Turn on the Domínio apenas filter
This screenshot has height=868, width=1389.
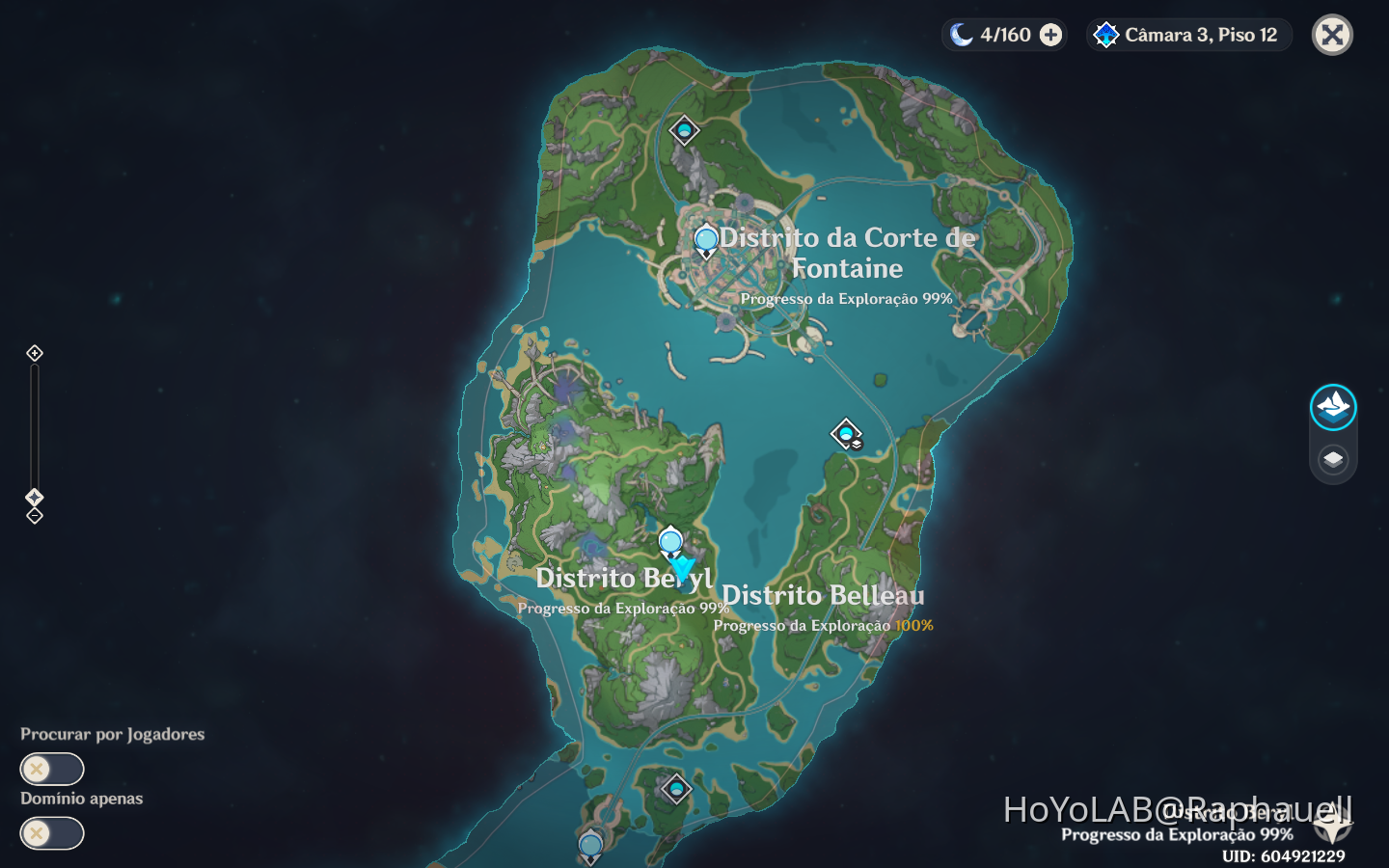(51, 833)
